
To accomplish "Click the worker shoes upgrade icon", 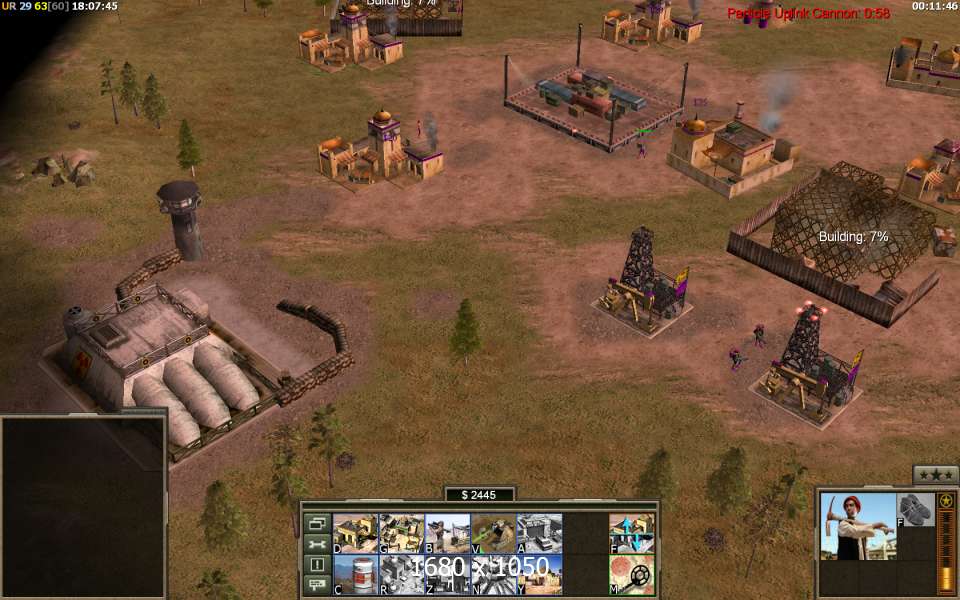I will point(915,509).
